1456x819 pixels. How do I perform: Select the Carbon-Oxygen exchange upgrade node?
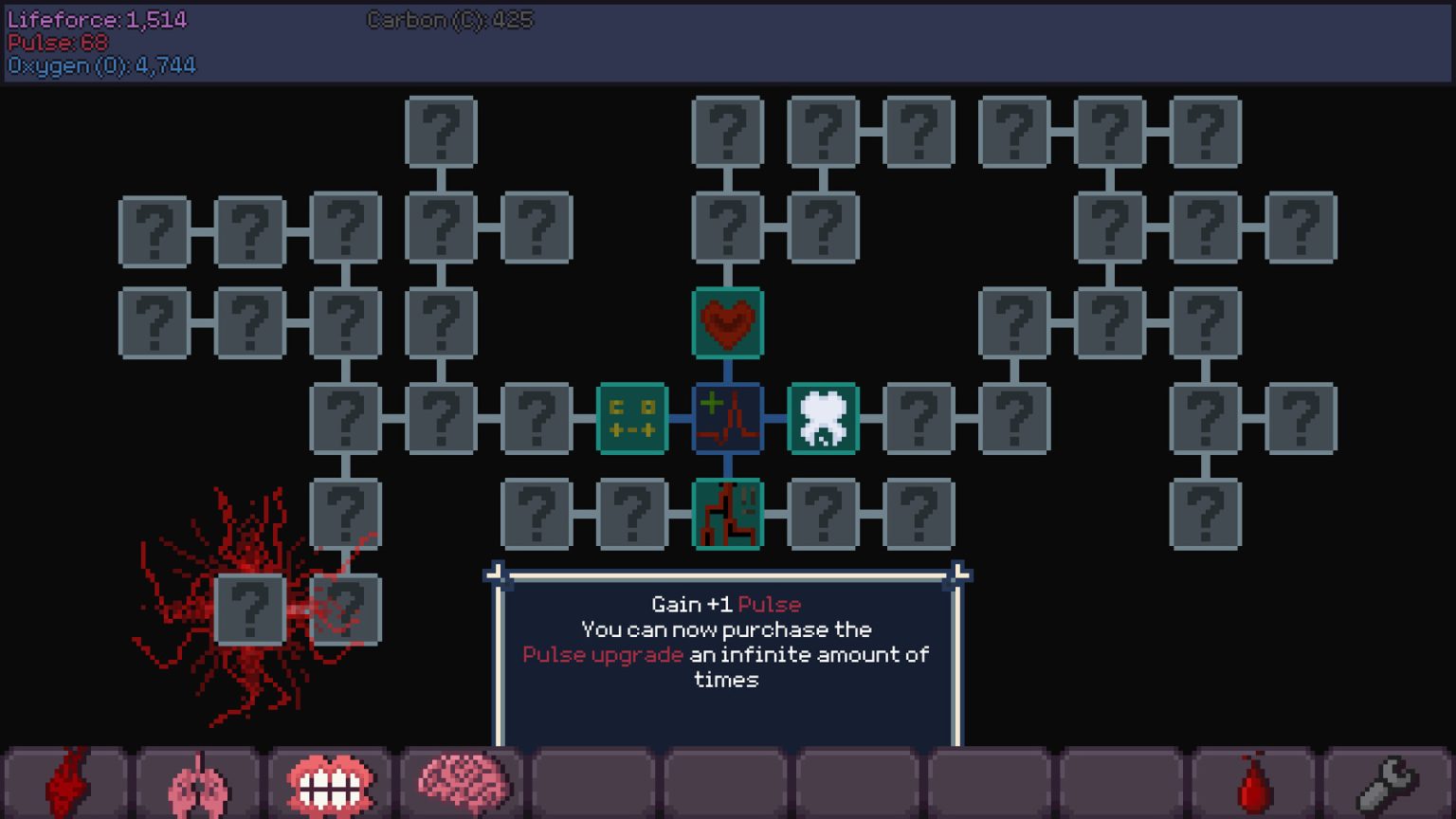[x=634, y=420]
